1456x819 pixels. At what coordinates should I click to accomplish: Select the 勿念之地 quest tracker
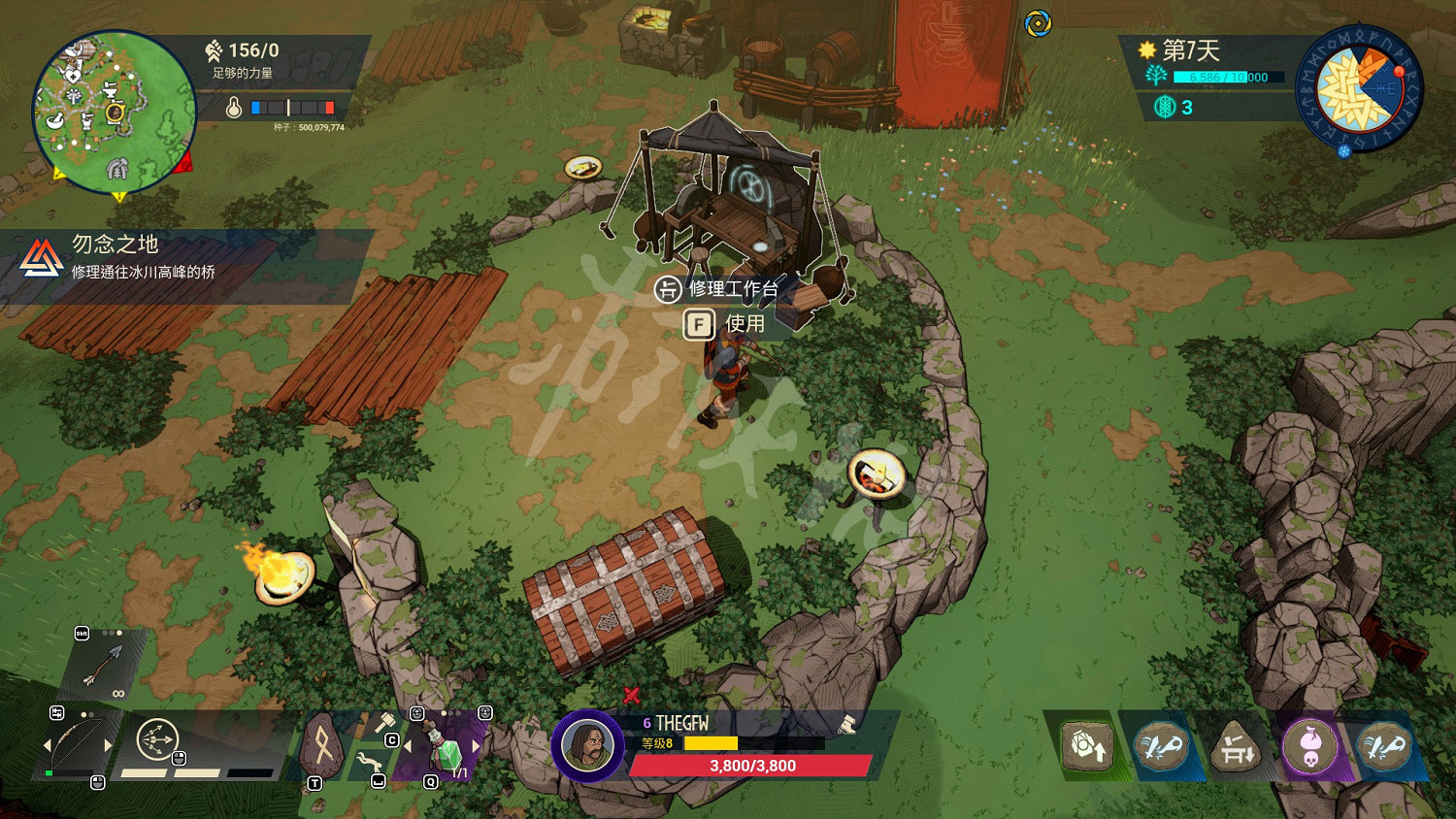[146, 258]
